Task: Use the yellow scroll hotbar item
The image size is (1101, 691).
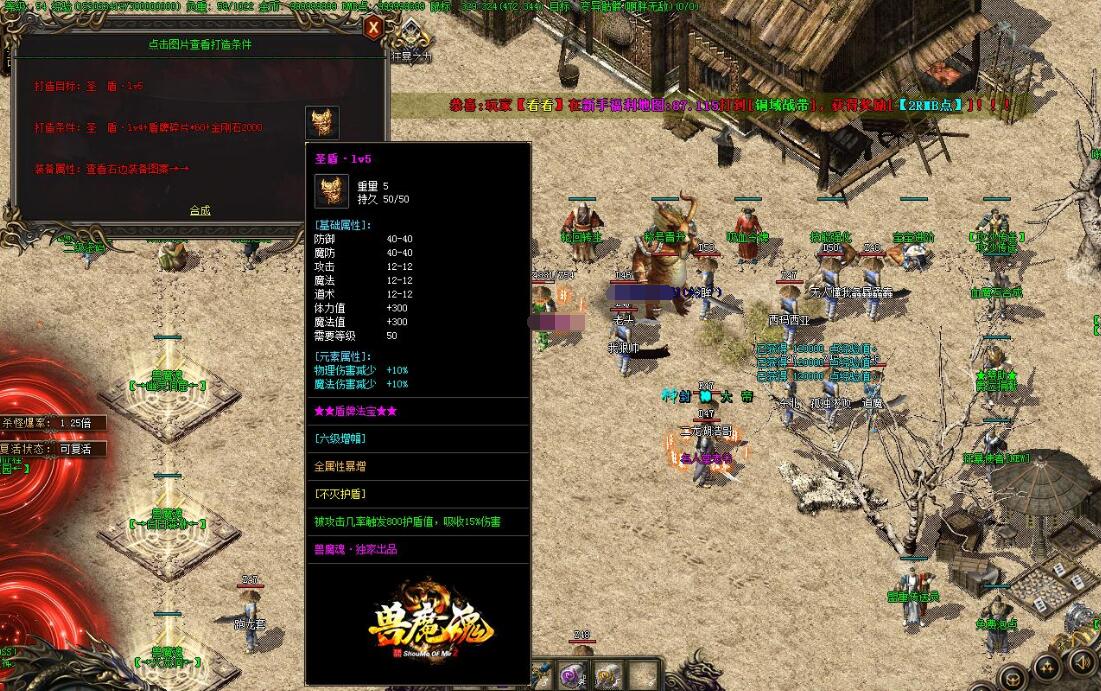Action: (609, 675)
